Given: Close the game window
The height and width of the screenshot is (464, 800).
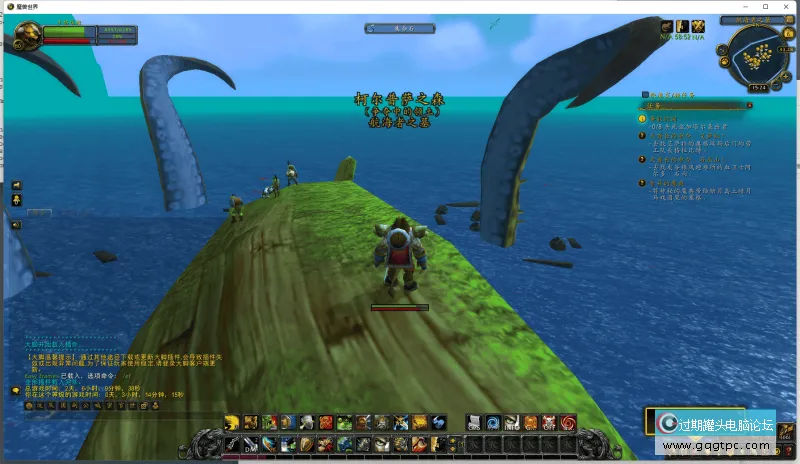Looking at the screenshot, I should (788, 6).
